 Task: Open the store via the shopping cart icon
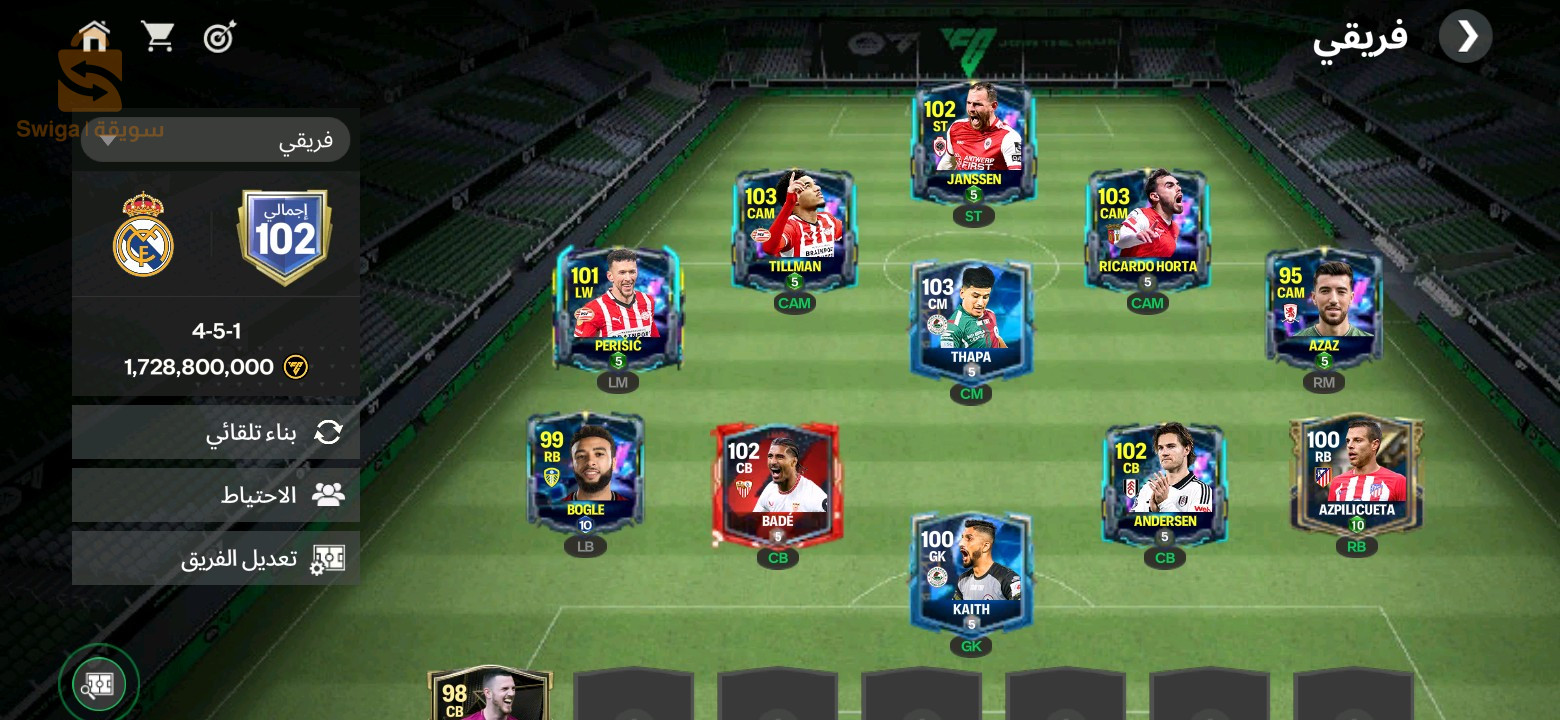click(158, 34)
